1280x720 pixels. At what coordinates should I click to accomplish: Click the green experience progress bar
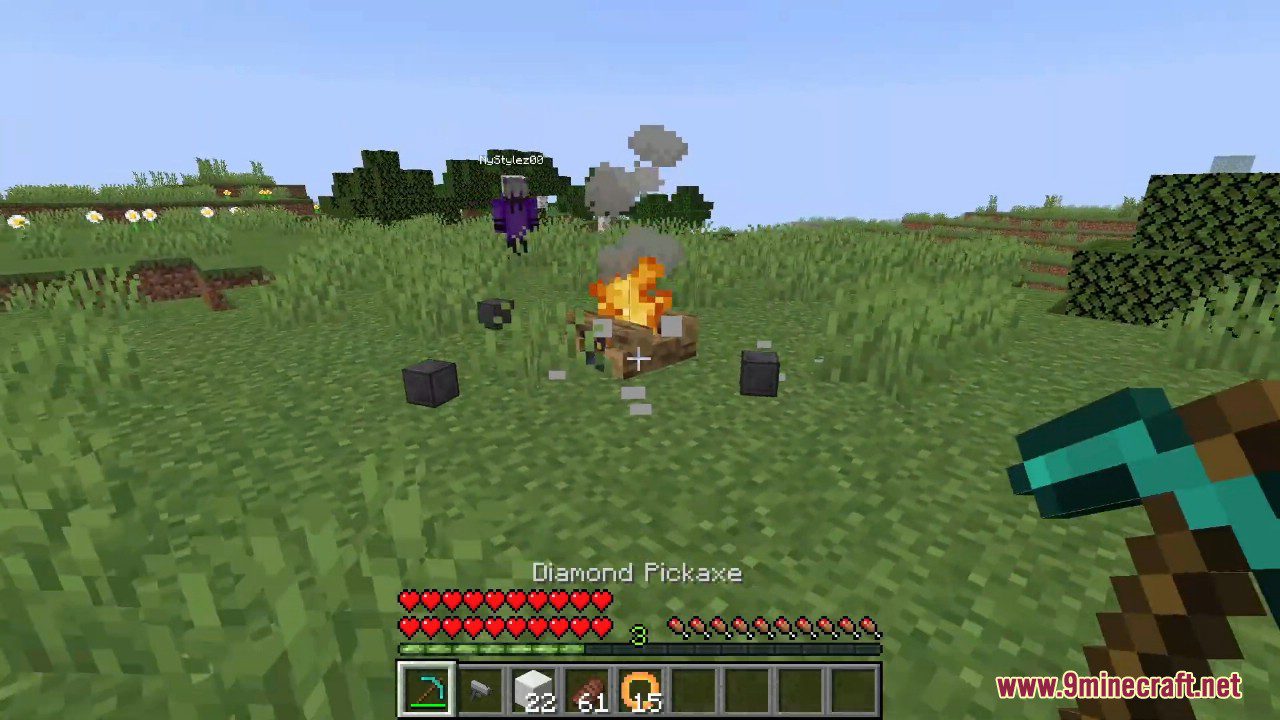[x=490, y=650]
